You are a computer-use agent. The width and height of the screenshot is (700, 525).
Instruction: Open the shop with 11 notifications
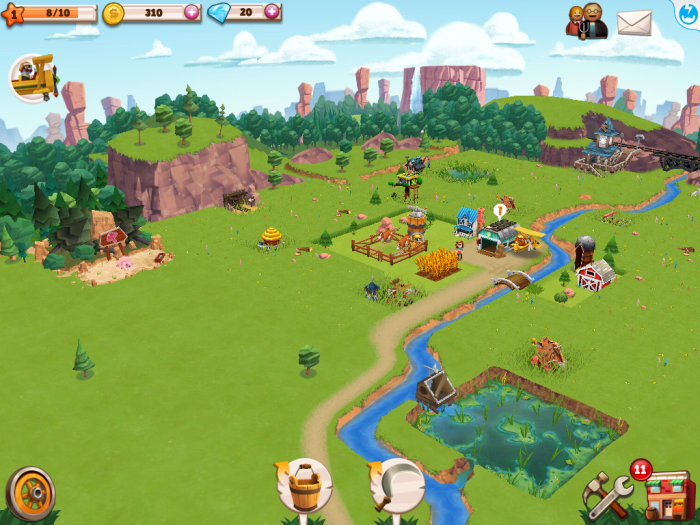[667, 496]
